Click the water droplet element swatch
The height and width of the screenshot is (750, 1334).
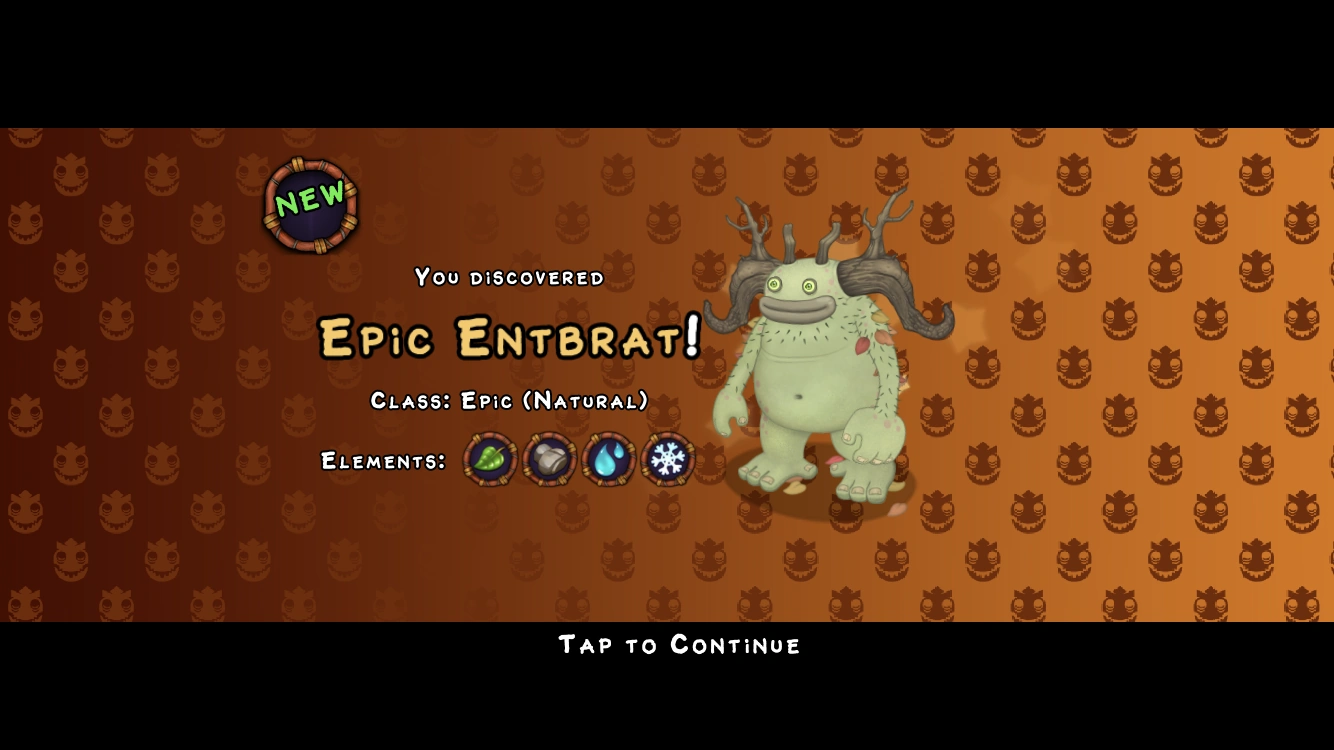[x=607, y=459]
